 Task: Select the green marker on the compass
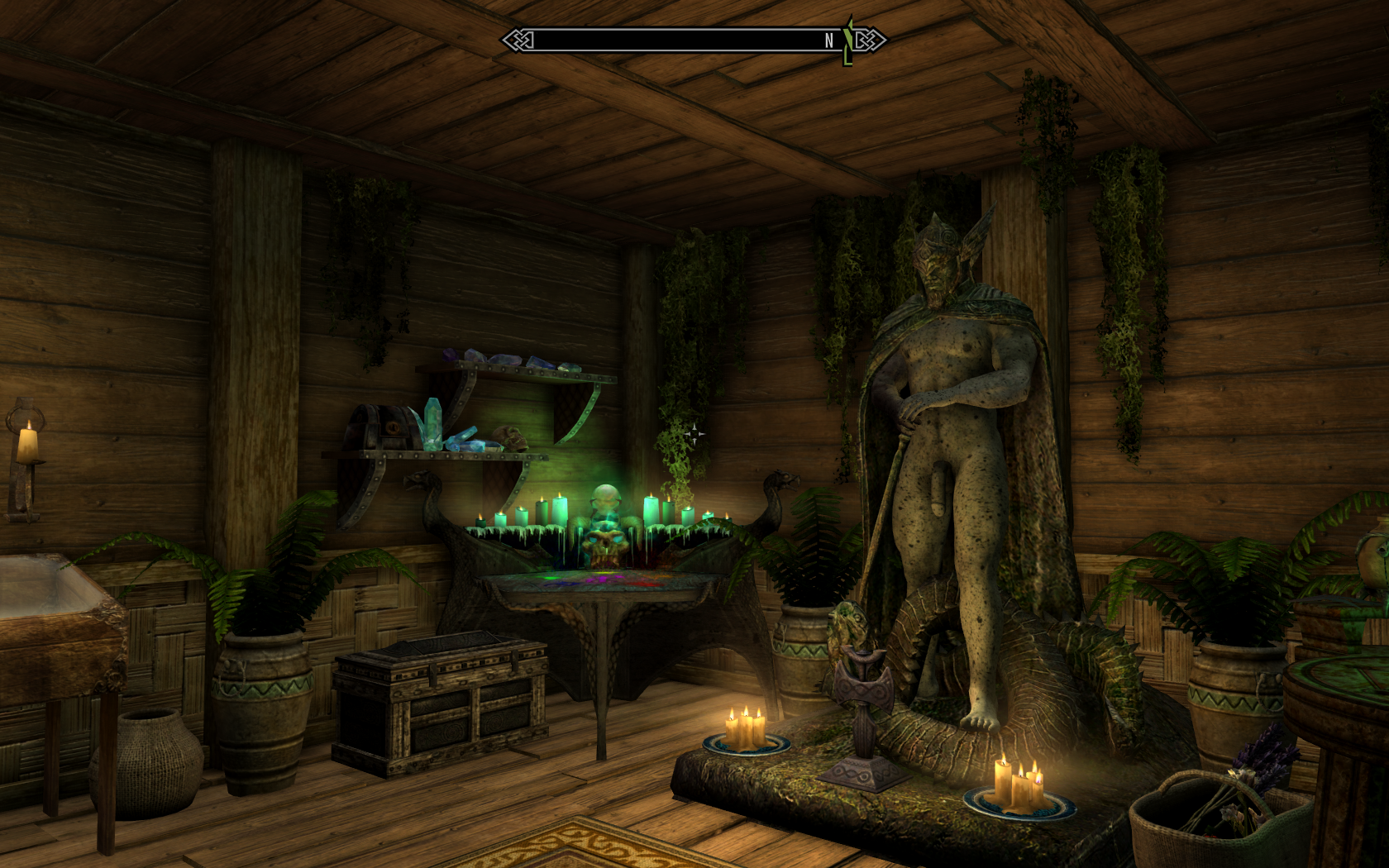click(x=847, y=41)
